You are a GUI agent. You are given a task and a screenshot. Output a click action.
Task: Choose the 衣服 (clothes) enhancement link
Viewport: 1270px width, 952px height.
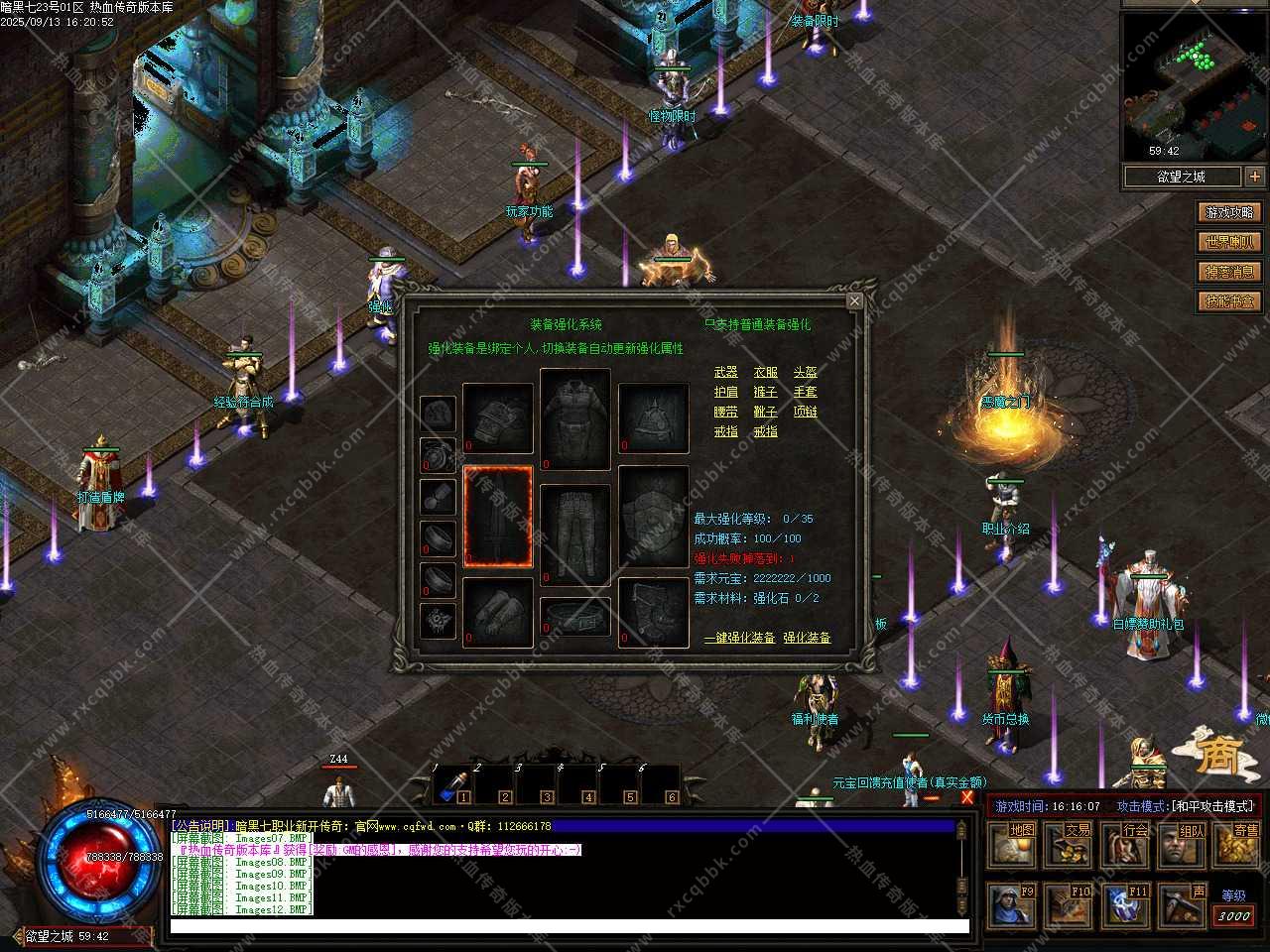click(765, 372)
